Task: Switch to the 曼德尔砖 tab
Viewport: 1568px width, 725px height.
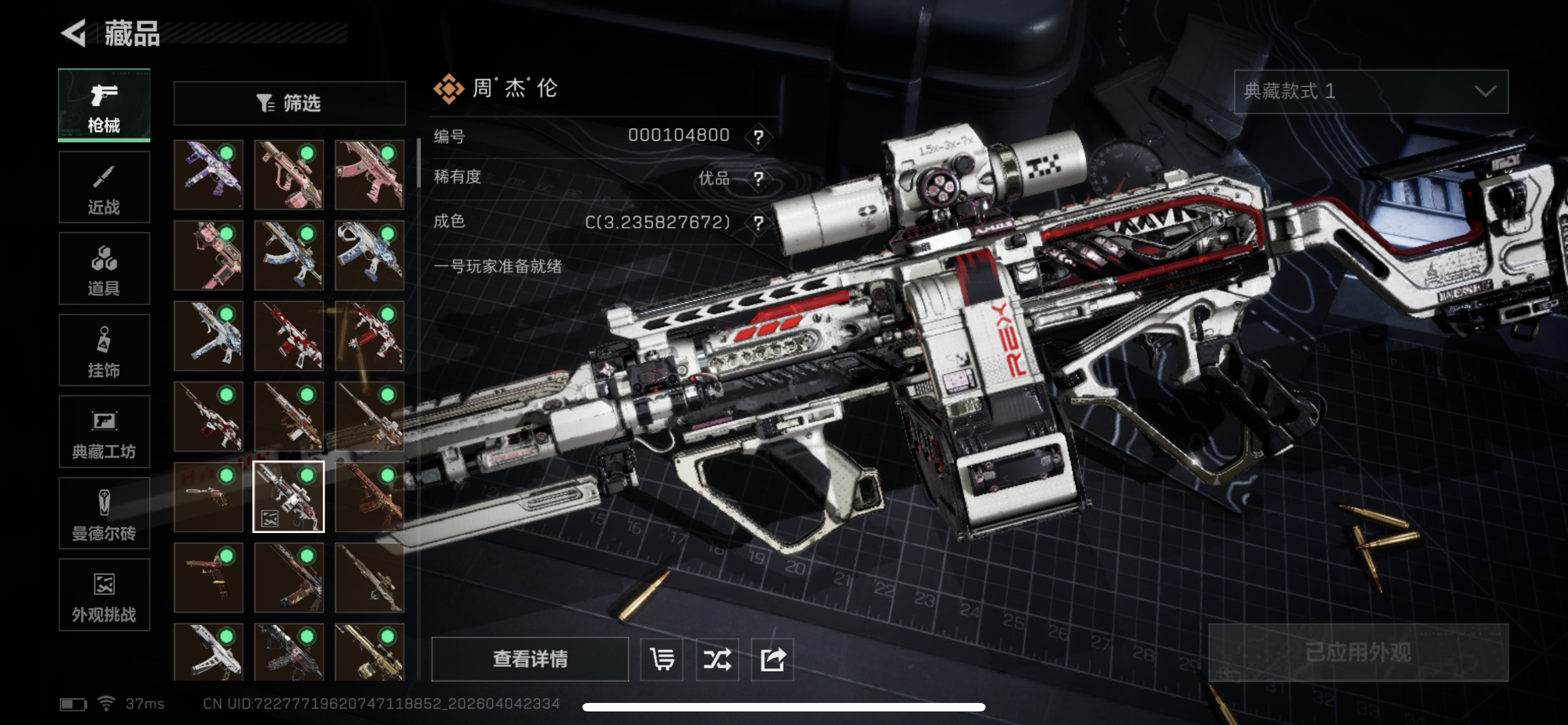Action: coord(104,513)
